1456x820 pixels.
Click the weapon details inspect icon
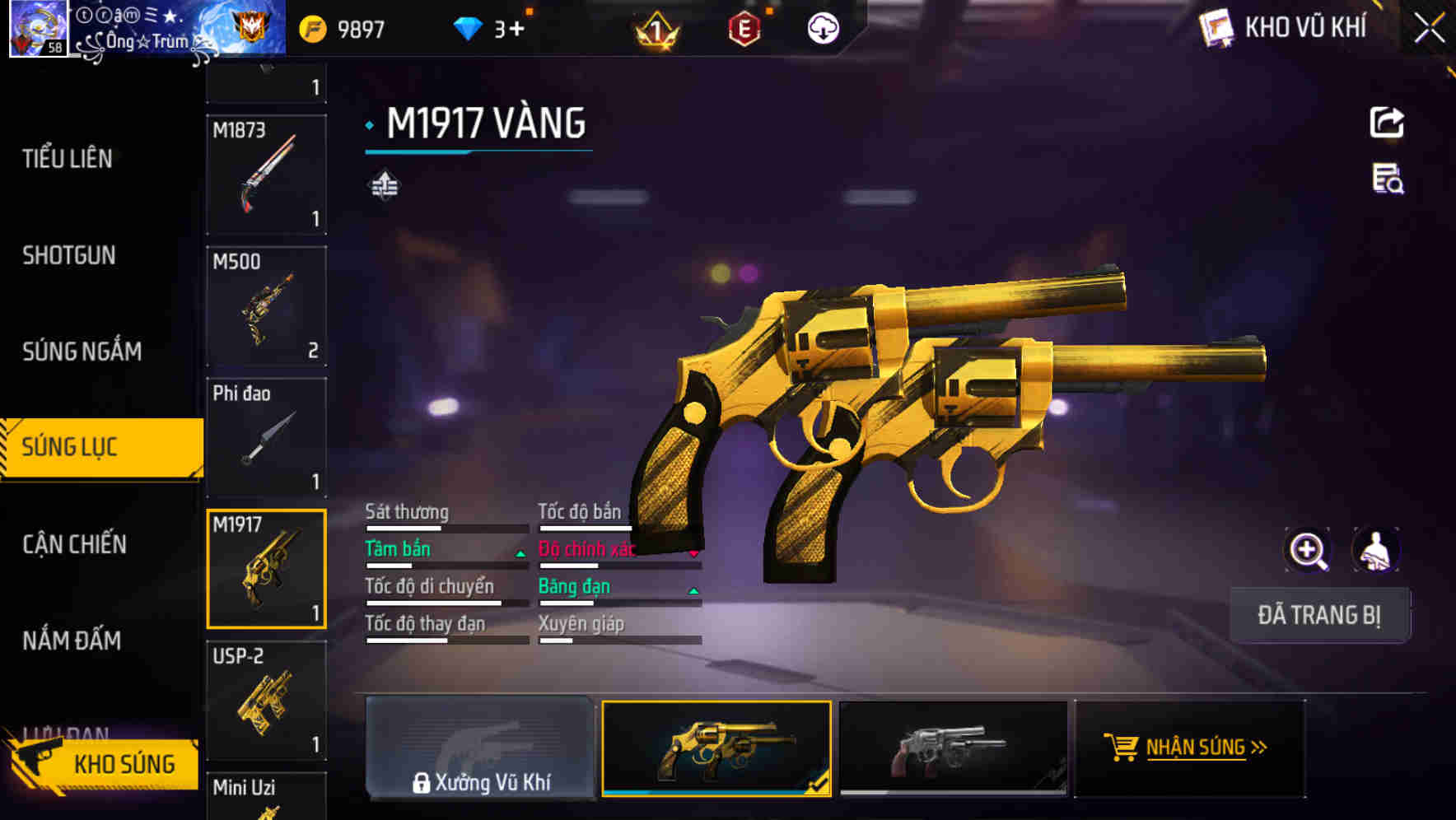point(1388,184)
